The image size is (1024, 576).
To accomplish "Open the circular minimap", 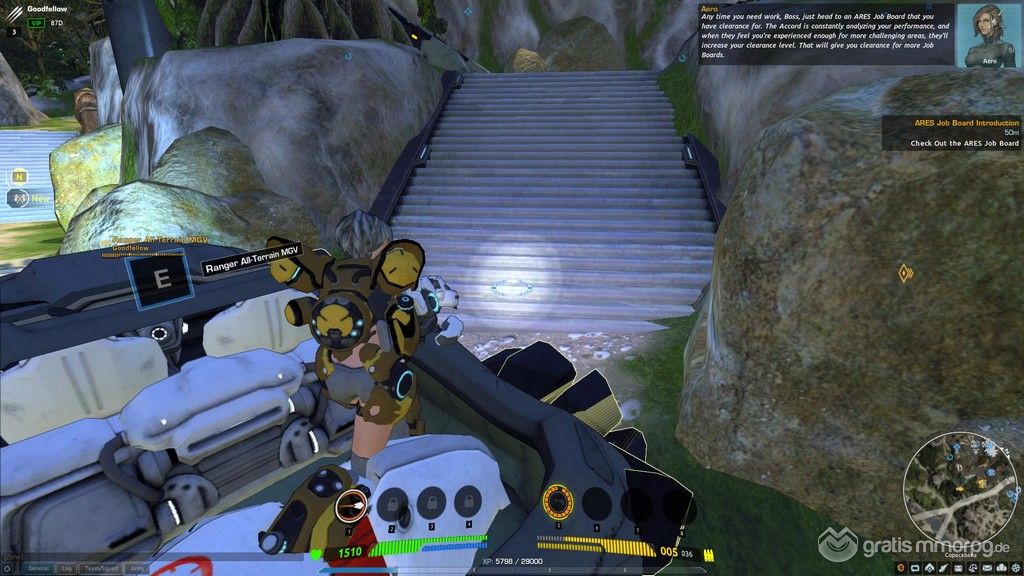I will 960,486.
